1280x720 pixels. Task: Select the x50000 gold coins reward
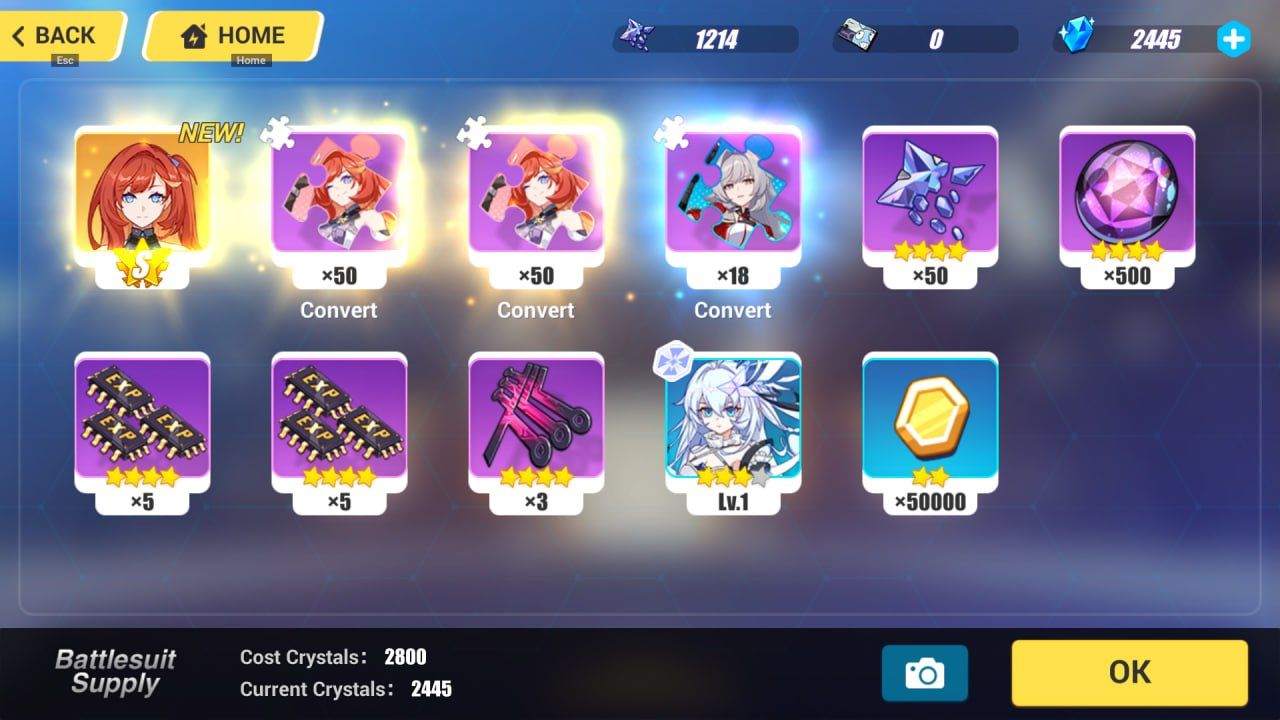coord(930,425)
